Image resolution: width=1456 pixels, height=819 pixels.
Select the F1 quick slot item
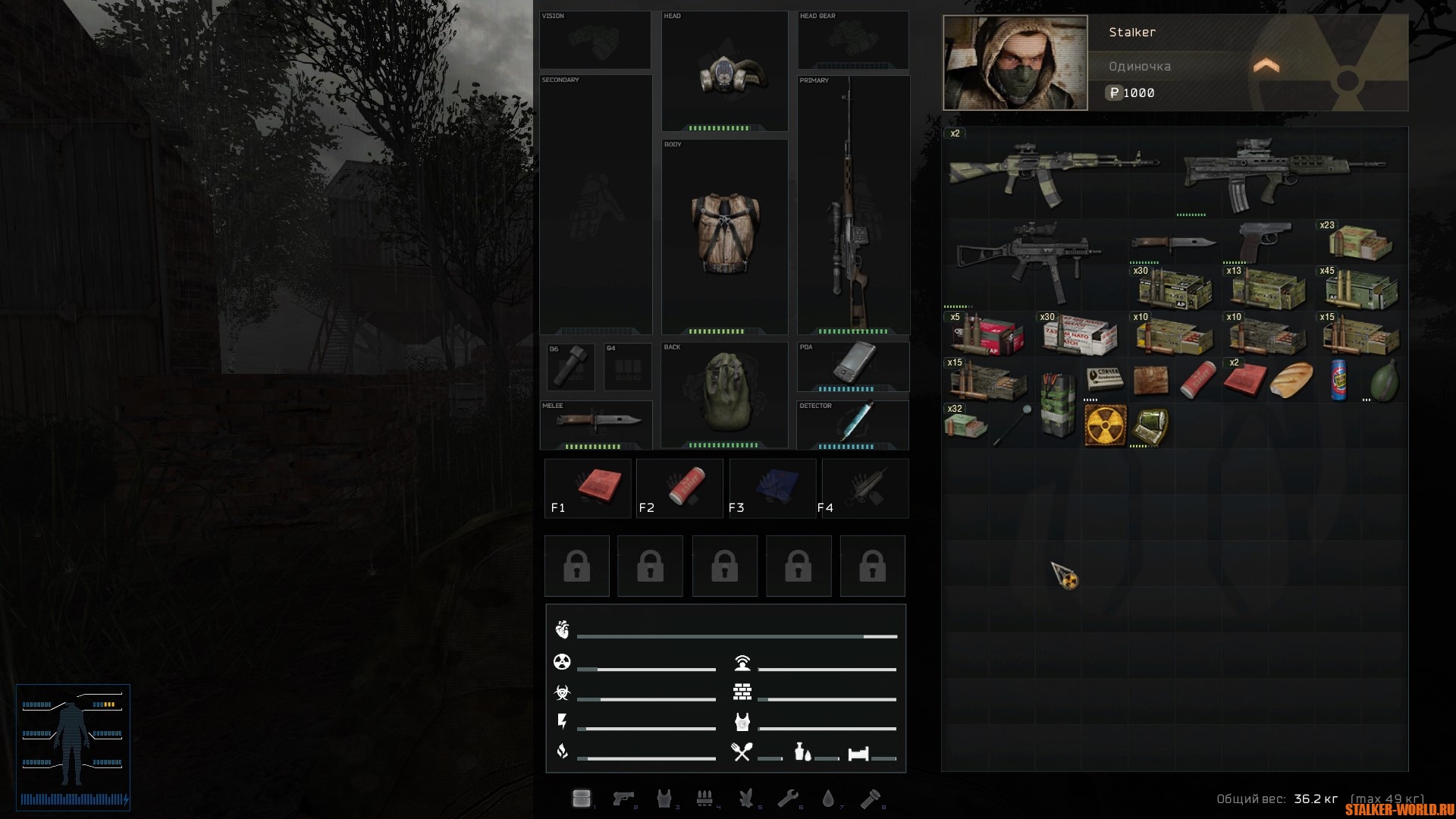[588, 488]
